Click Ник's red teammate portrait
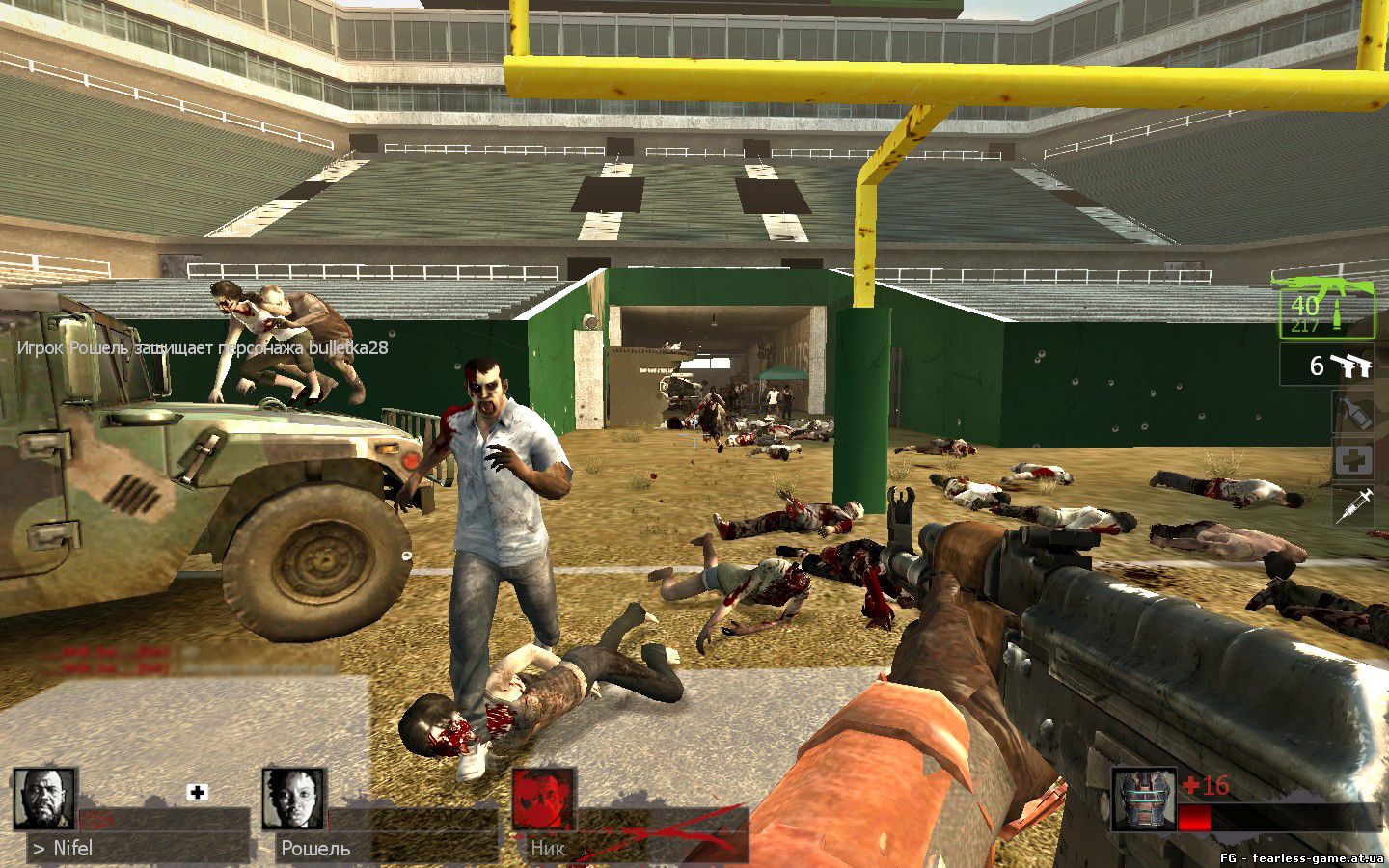The height and width of the screenshot is (868, 1389). (x=543, y=800)
